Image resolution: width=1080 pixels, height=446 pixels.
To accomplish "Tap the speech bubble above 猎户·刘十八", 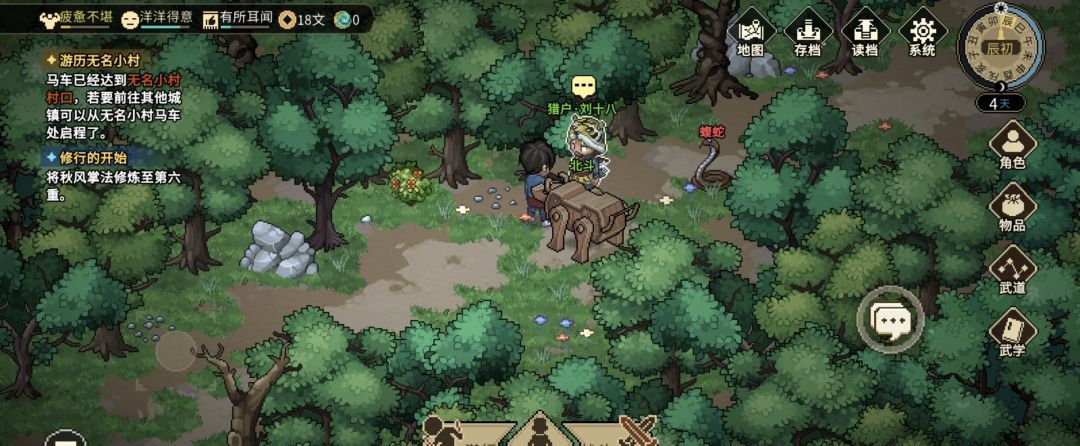I will click(x=583, y=87).
